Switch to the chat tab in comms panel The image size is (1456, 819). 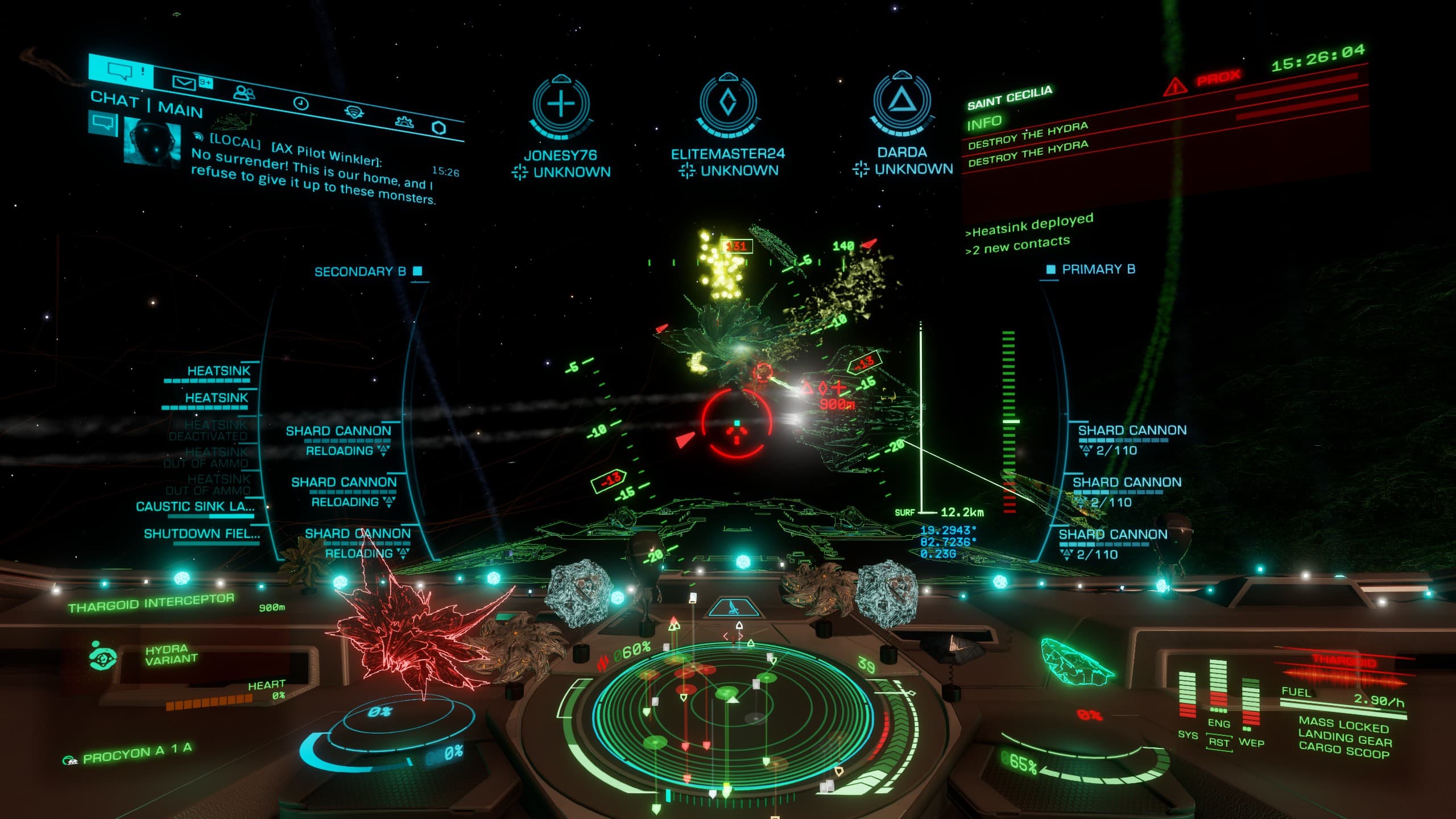tap(120, 71)
